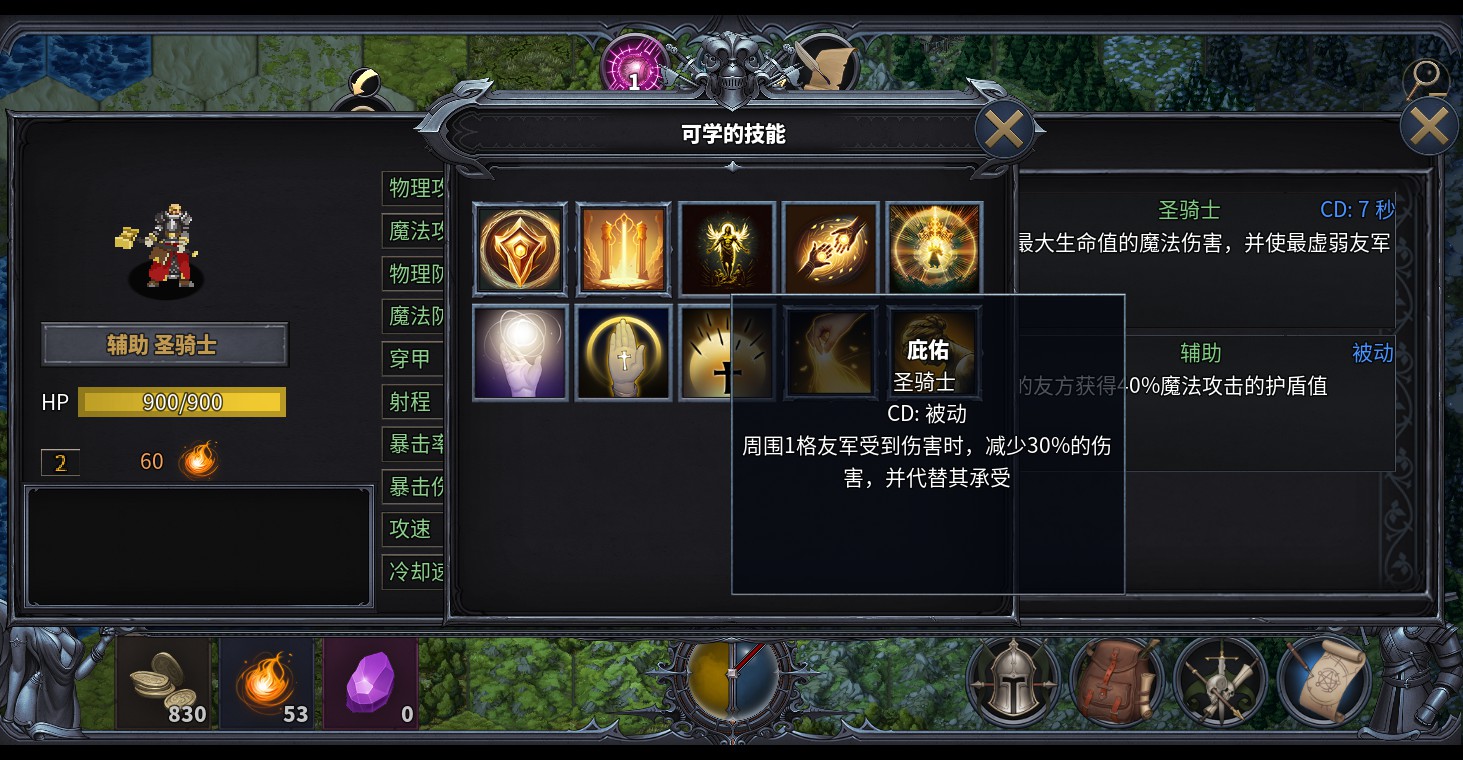
Task: Select the golden shield skill in top-left of grid
Action: click(x=519, y=247)
